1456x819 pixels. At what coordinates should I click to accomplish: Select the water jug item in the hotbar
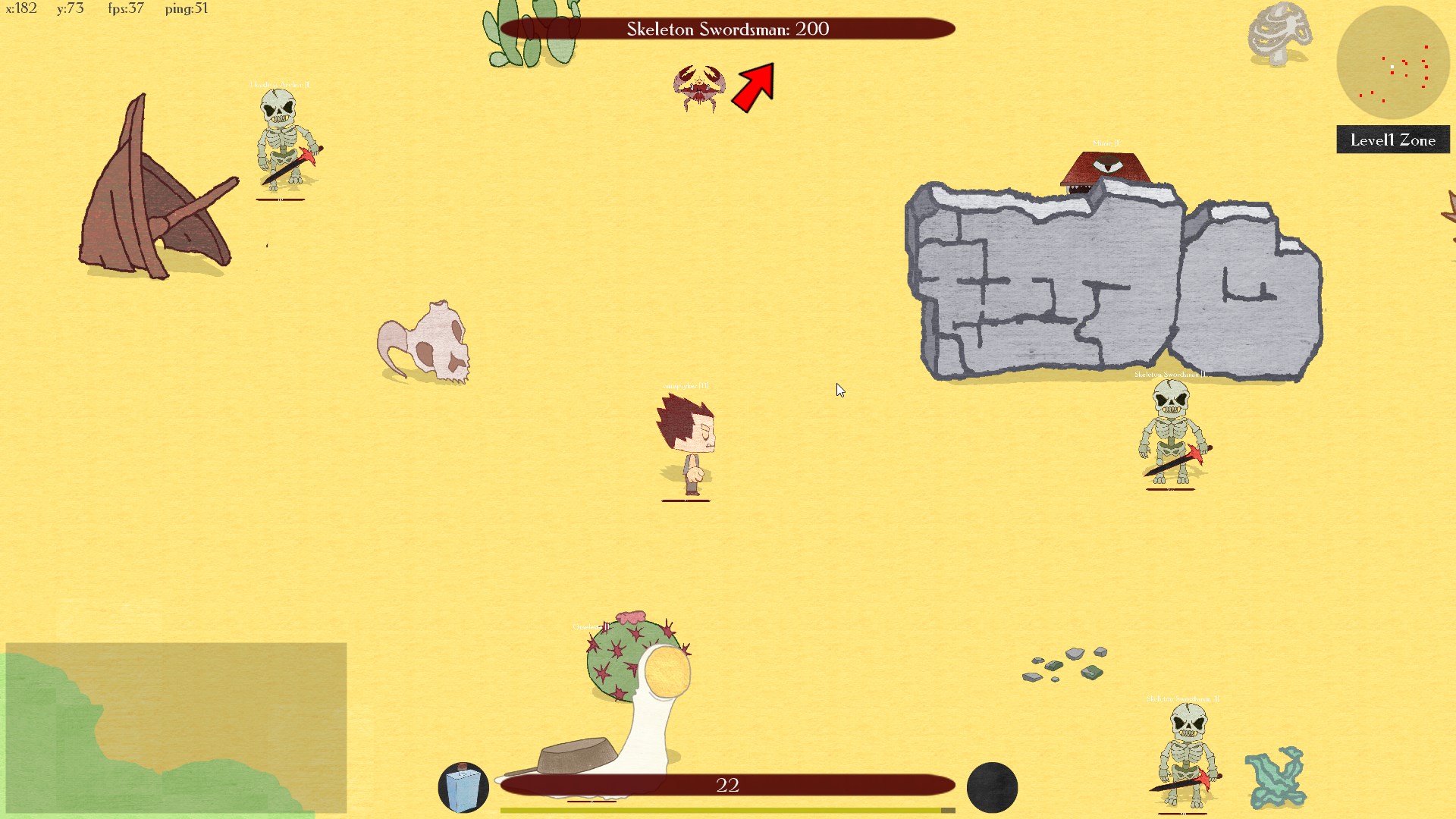click(464, 787)
